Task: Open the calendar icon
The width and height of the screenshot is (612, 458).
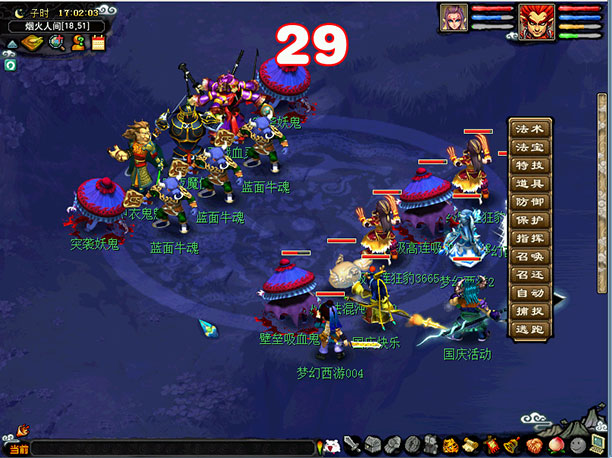Action: pyautogui.click(x=98, y=42)
